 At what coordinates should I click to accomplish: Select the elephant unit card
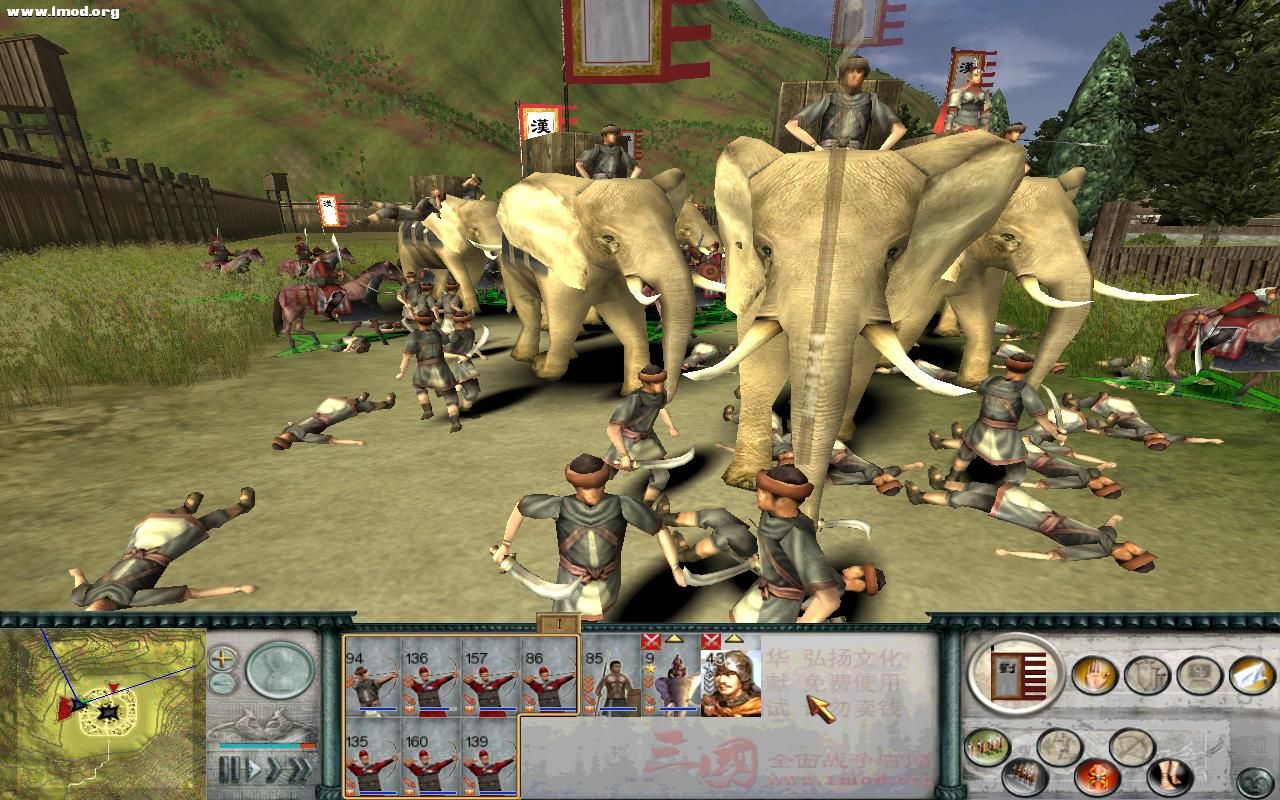(x=673, y=678)
